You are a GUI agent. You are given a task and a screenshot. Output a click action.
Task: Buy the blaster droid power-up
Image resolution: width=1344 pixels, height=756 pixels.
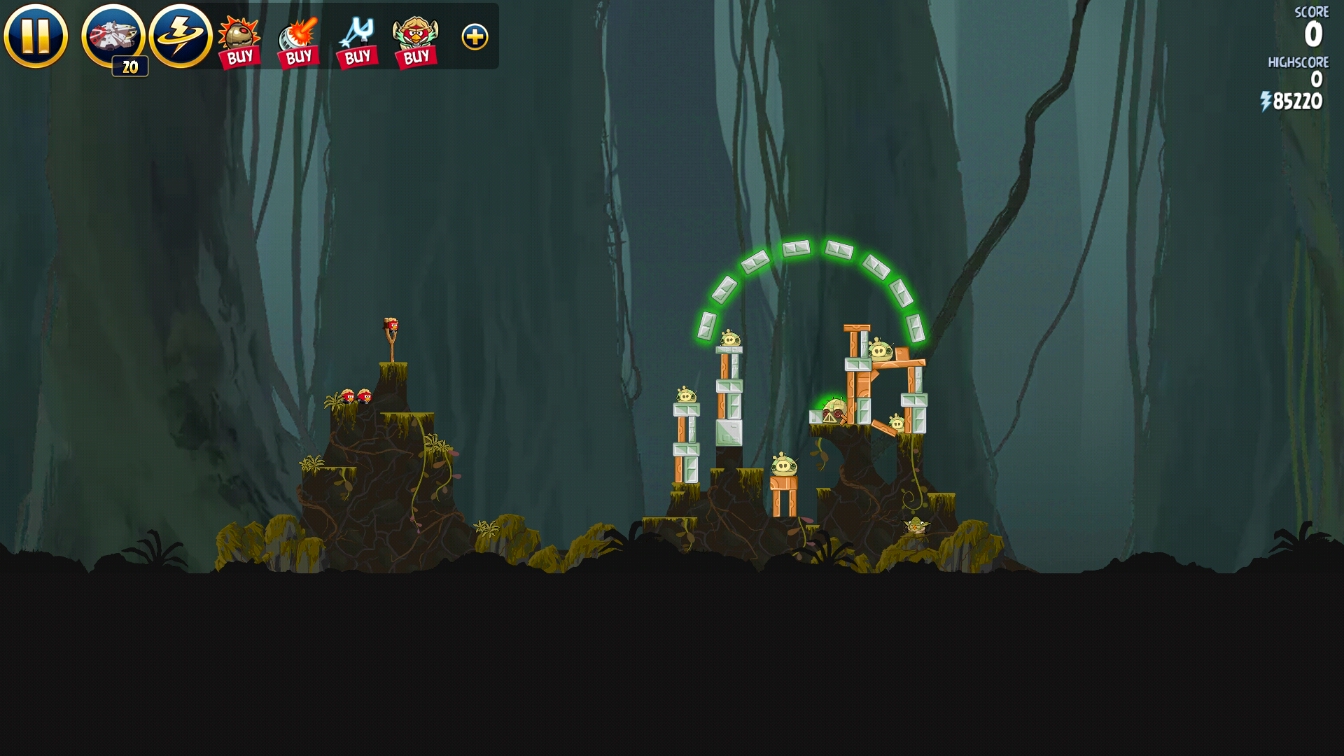point(298,41)
